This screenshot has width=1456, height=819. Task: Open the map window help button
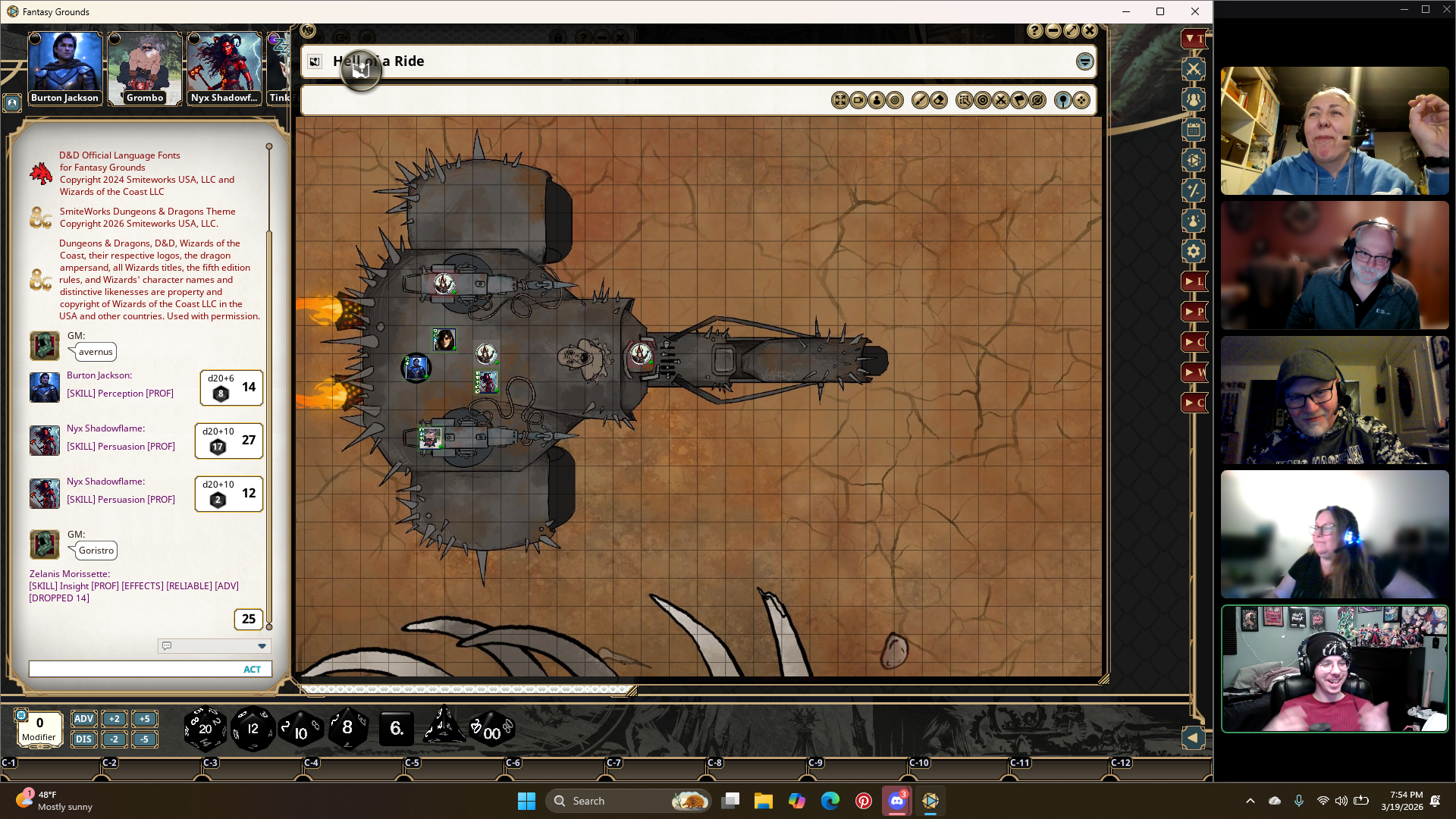coord(1035,31)
